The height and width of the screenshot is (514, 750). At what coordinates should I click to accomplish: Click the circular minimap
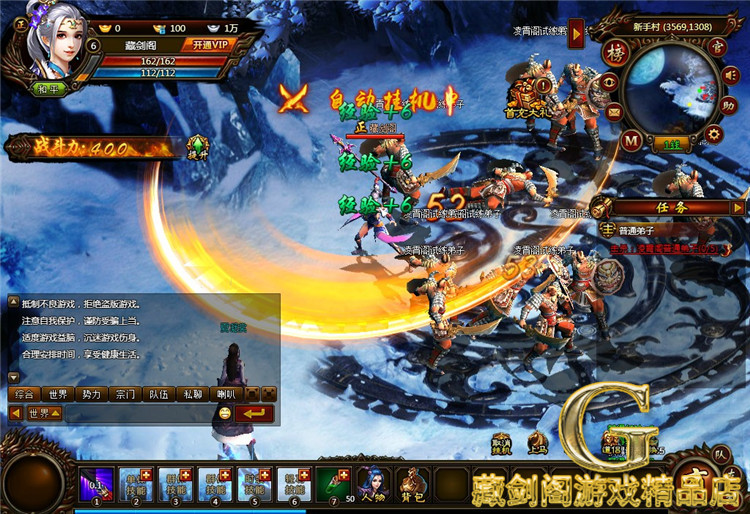(672, 93)
